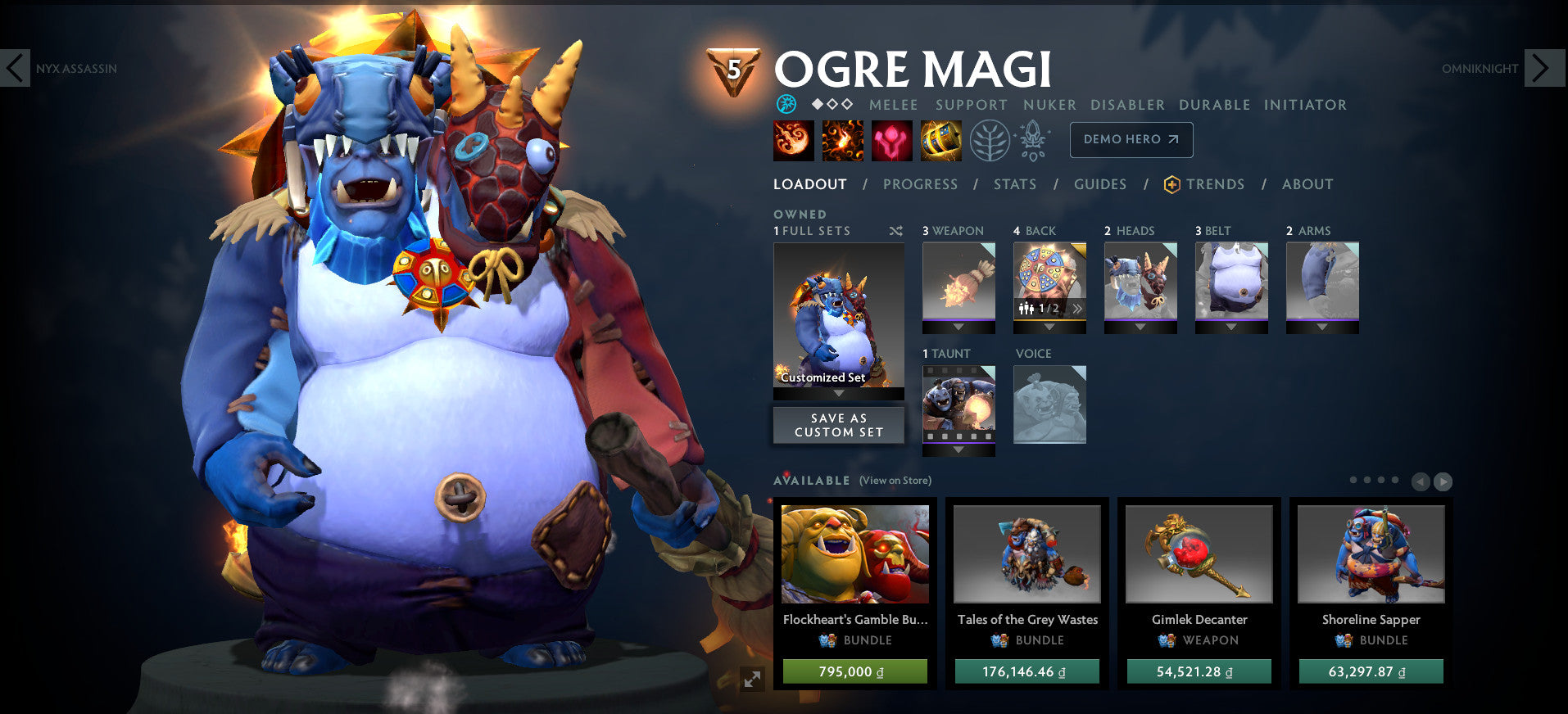Select the Customized Set full set tile
The height and width of the screenshot is (714, 1568).
838,315
